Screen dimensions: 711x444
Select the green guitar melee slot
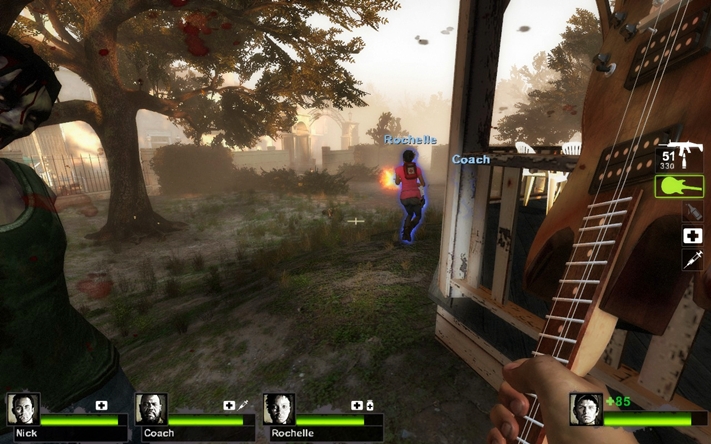coord(680,185)
